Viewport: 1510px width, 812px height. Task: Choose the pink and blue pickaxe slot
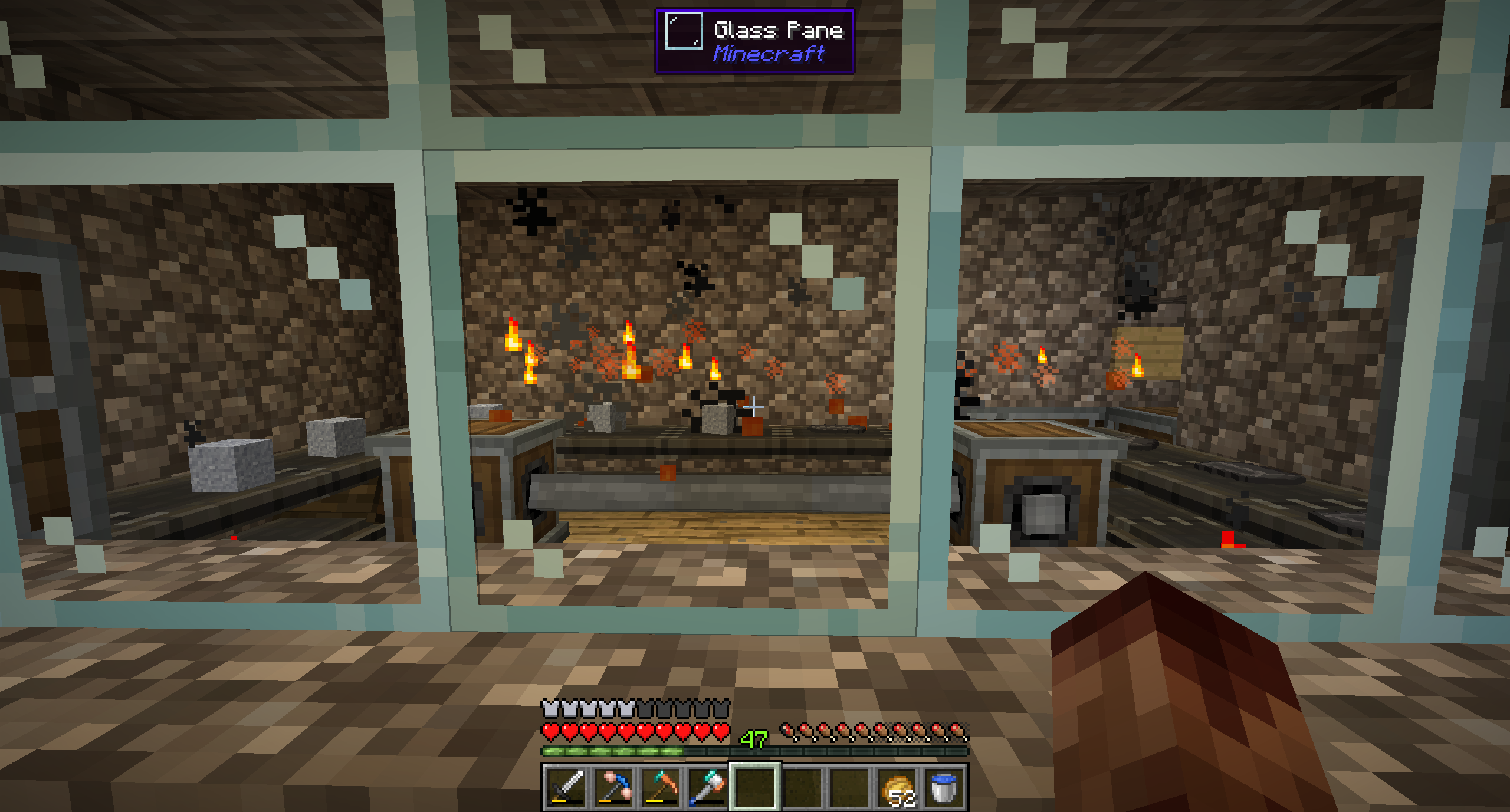(x=613, y=787)
